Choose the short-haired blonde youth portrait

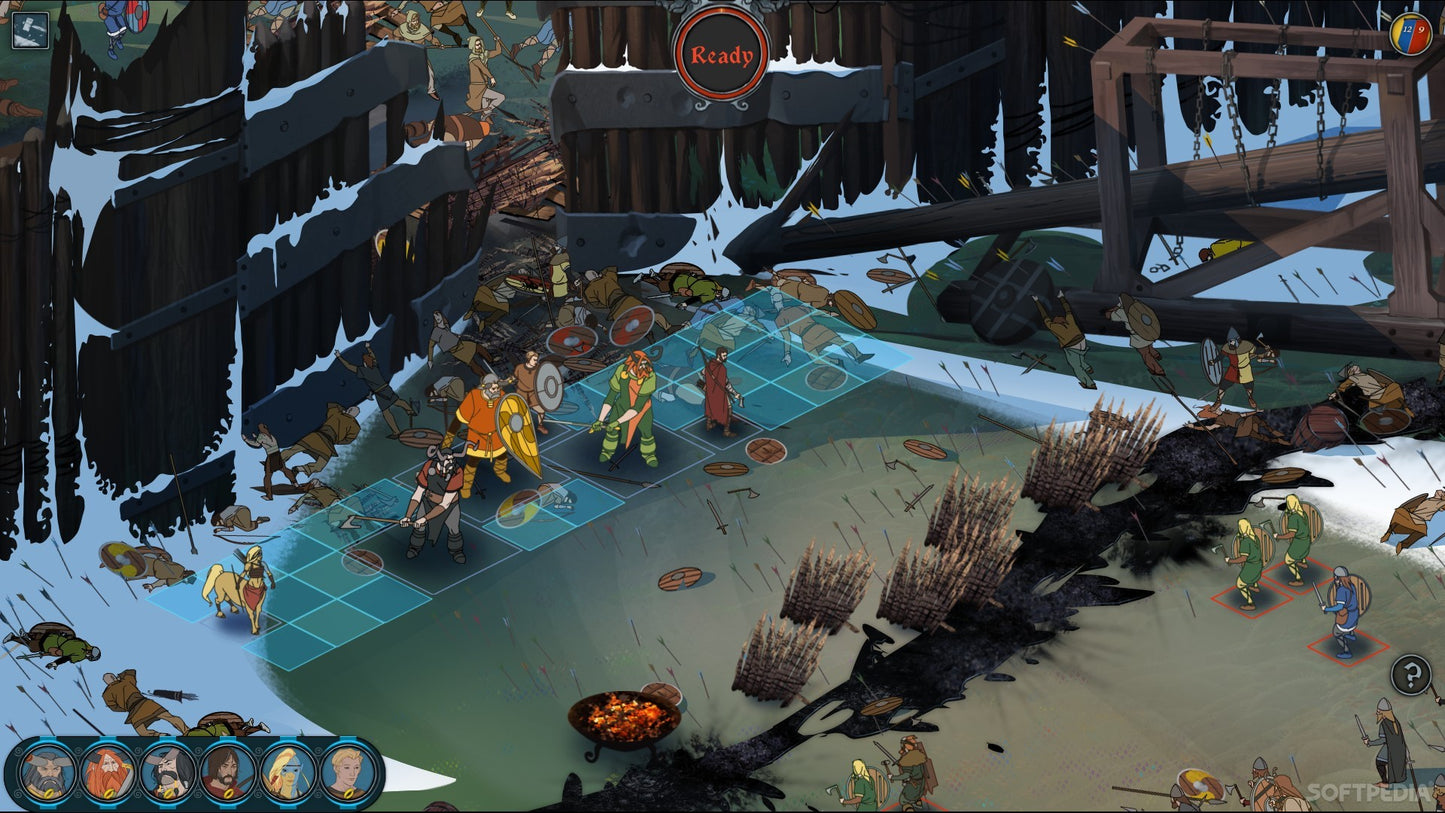[x=348, y=771]
